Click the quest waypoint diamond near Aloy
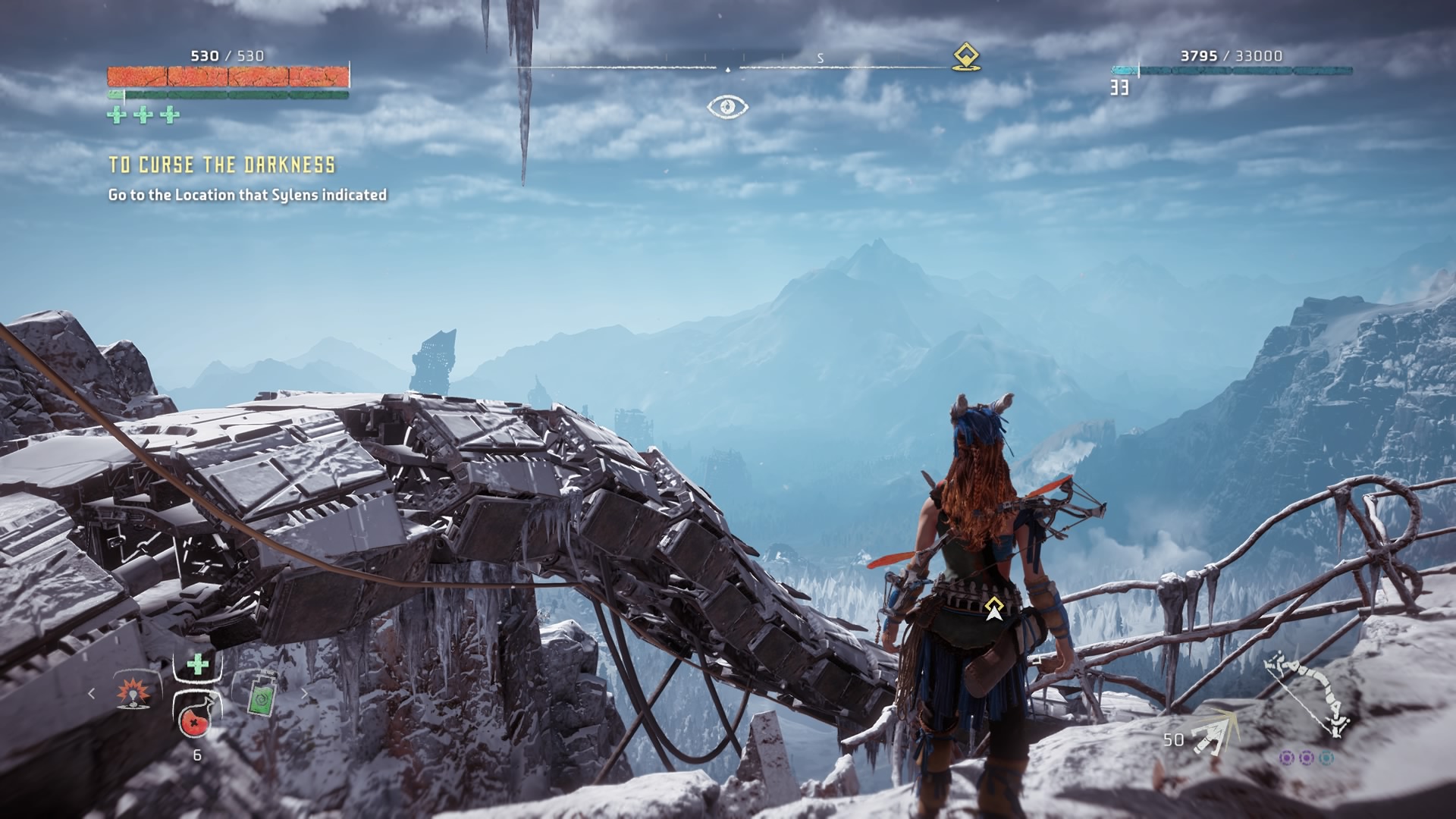This screenshot has width=1456, height=819. [x=993, y=607]
